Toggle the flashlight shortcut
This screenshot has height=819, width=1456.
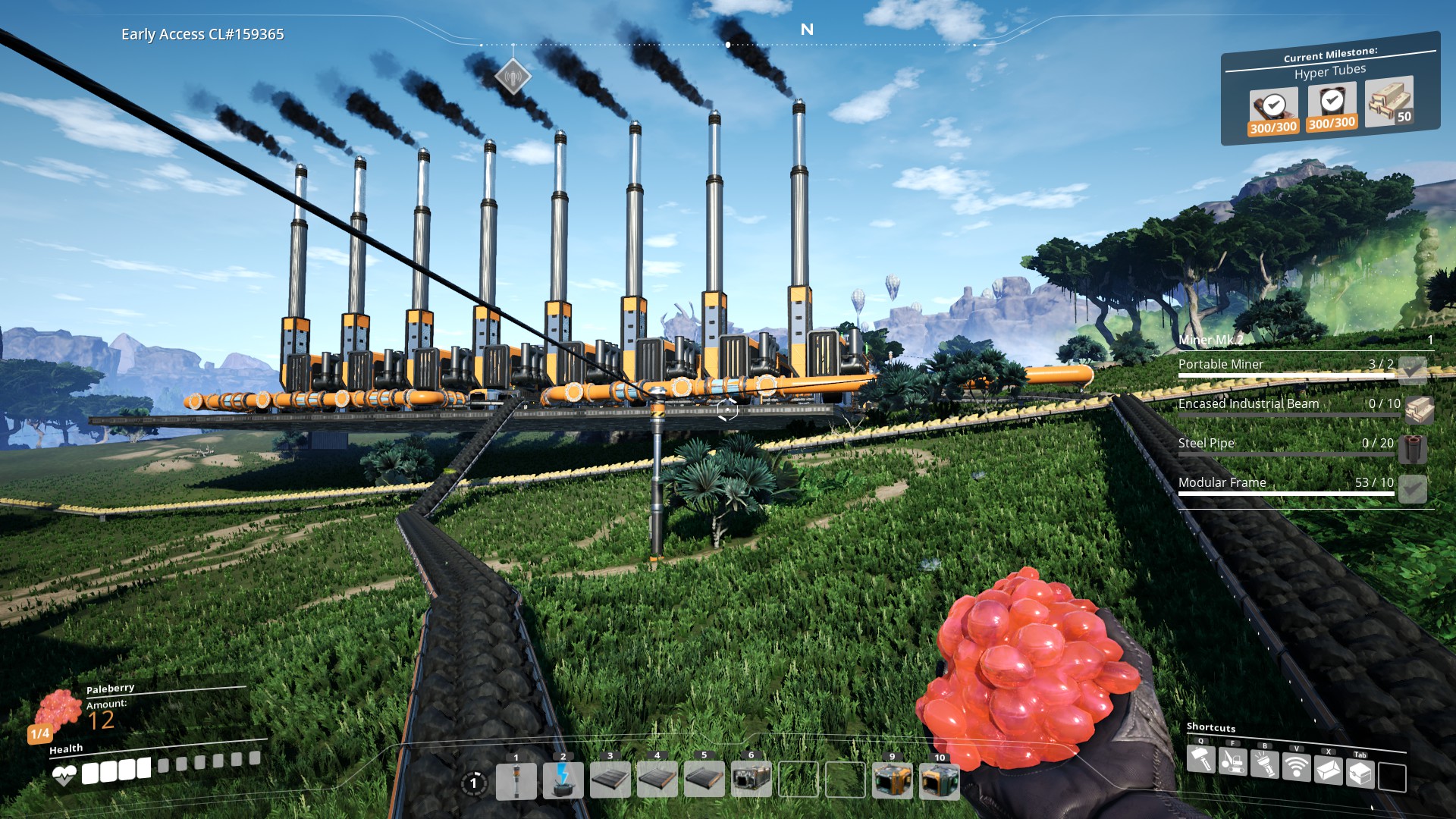click(1265, 764)
